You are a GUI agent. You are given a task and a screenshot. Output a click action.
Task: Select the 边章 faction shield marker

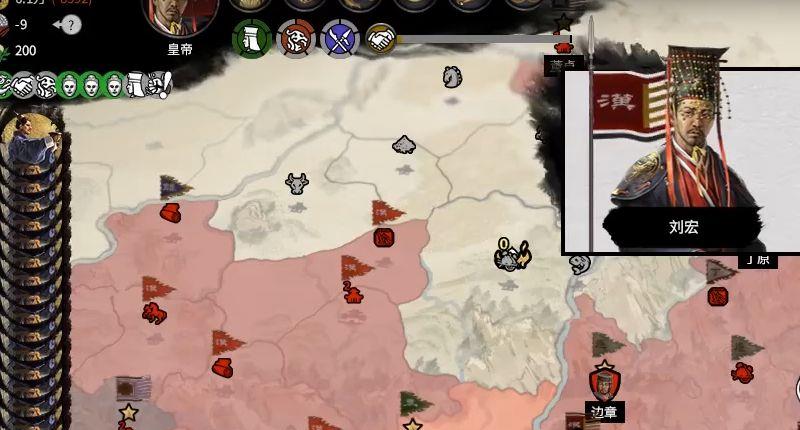pos(604,383)
